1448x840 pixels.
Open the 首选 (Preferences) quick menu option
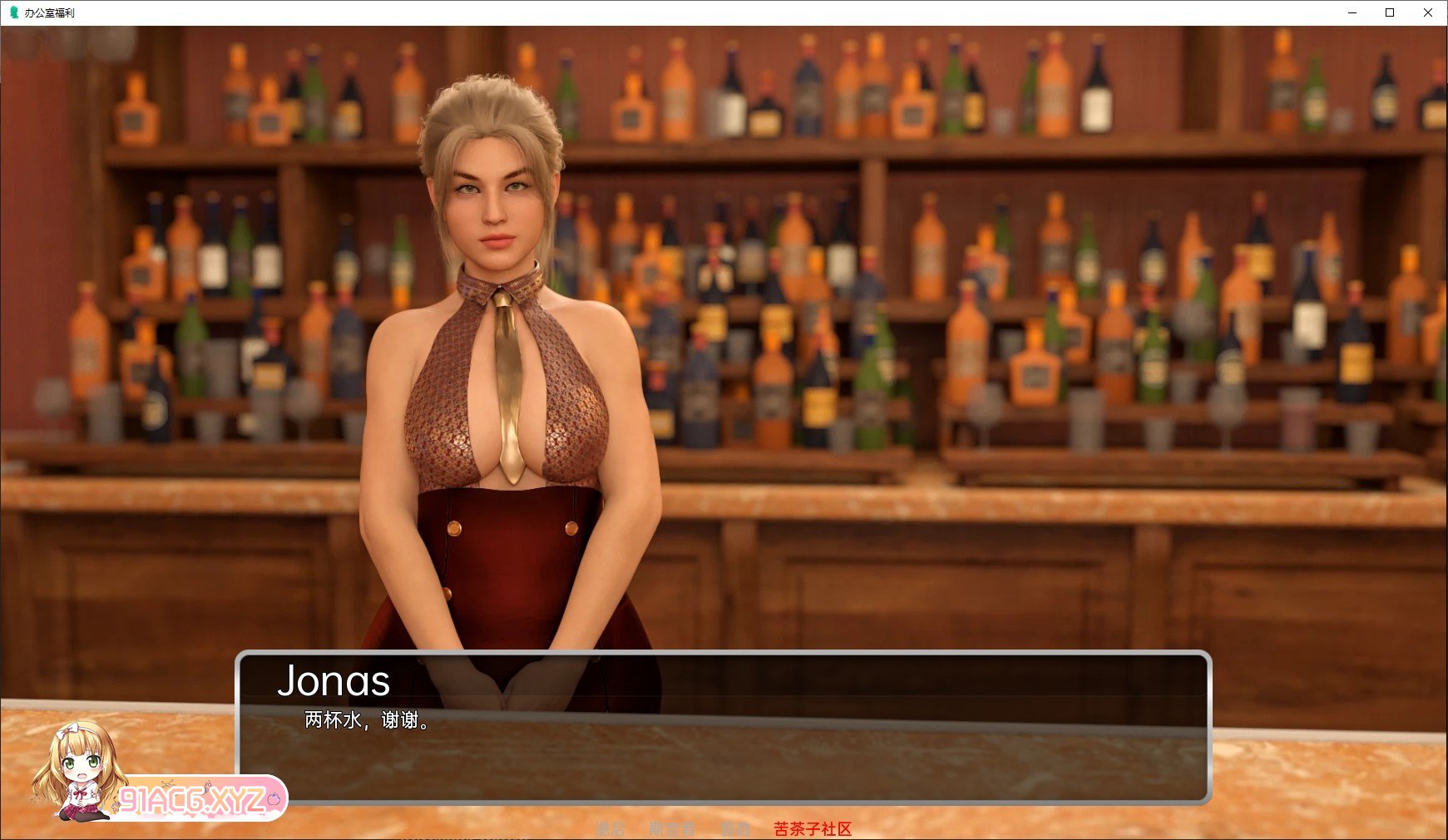point(735,829)
